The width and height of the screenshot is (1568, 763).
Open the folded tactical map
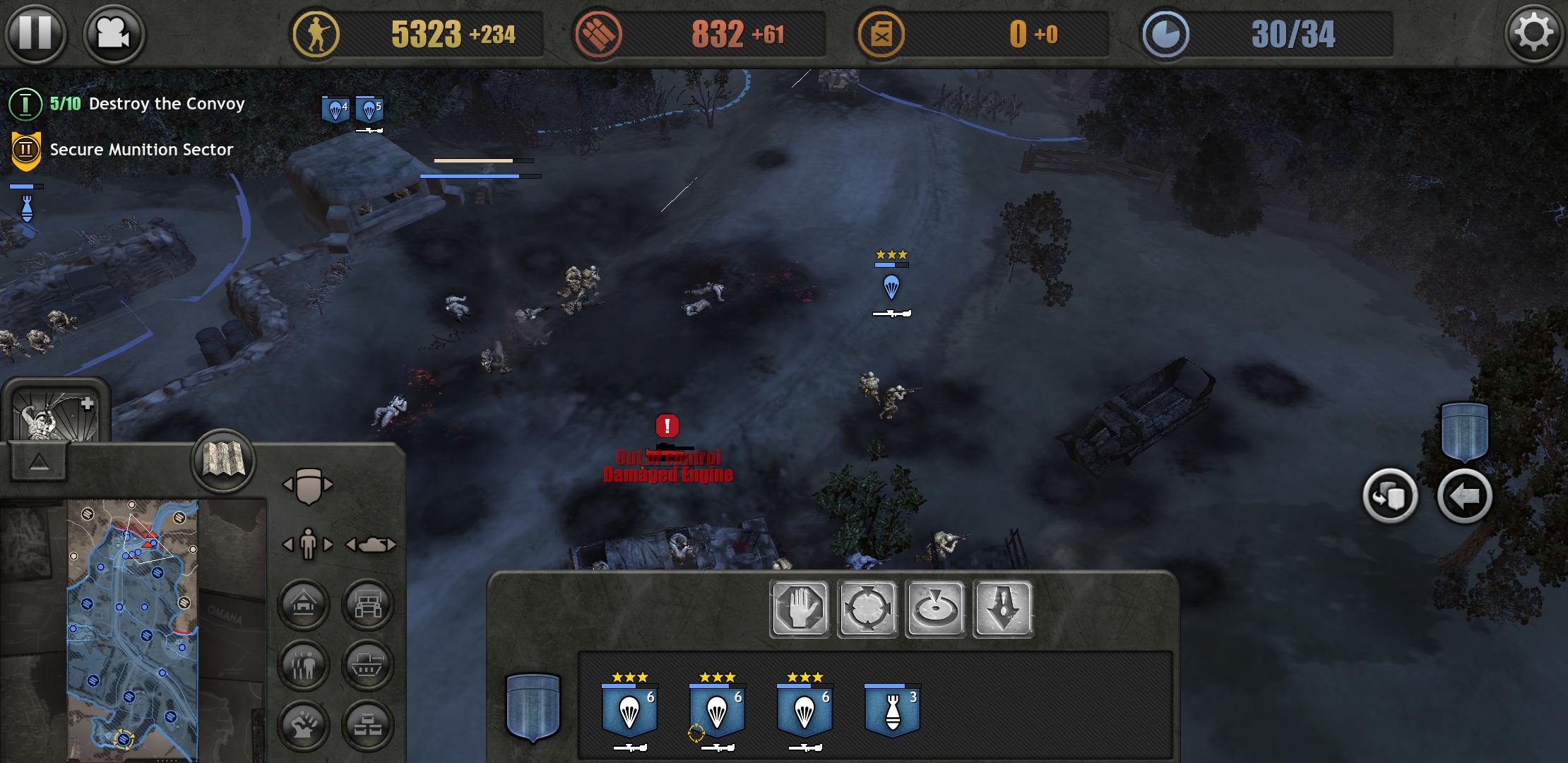223,461
